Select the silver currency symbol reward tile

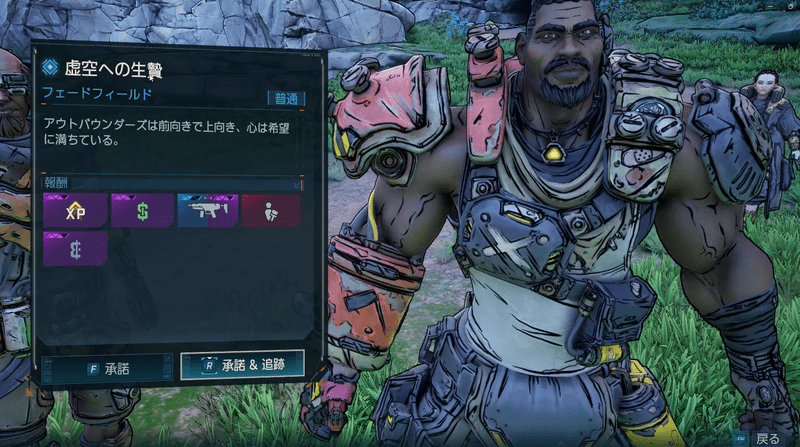tap(74, 249)
